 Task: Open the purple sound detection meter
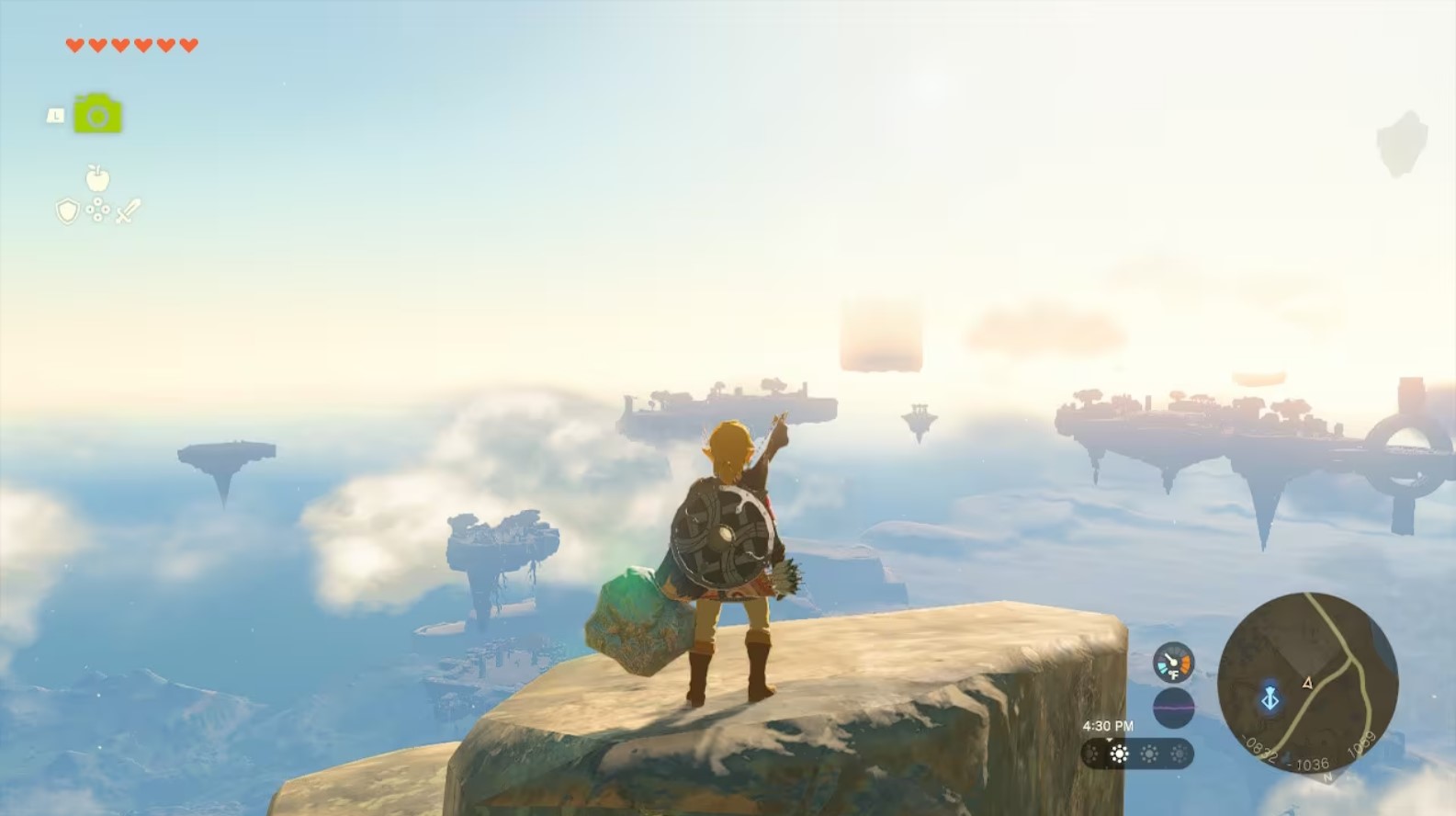coord(1175,705)
